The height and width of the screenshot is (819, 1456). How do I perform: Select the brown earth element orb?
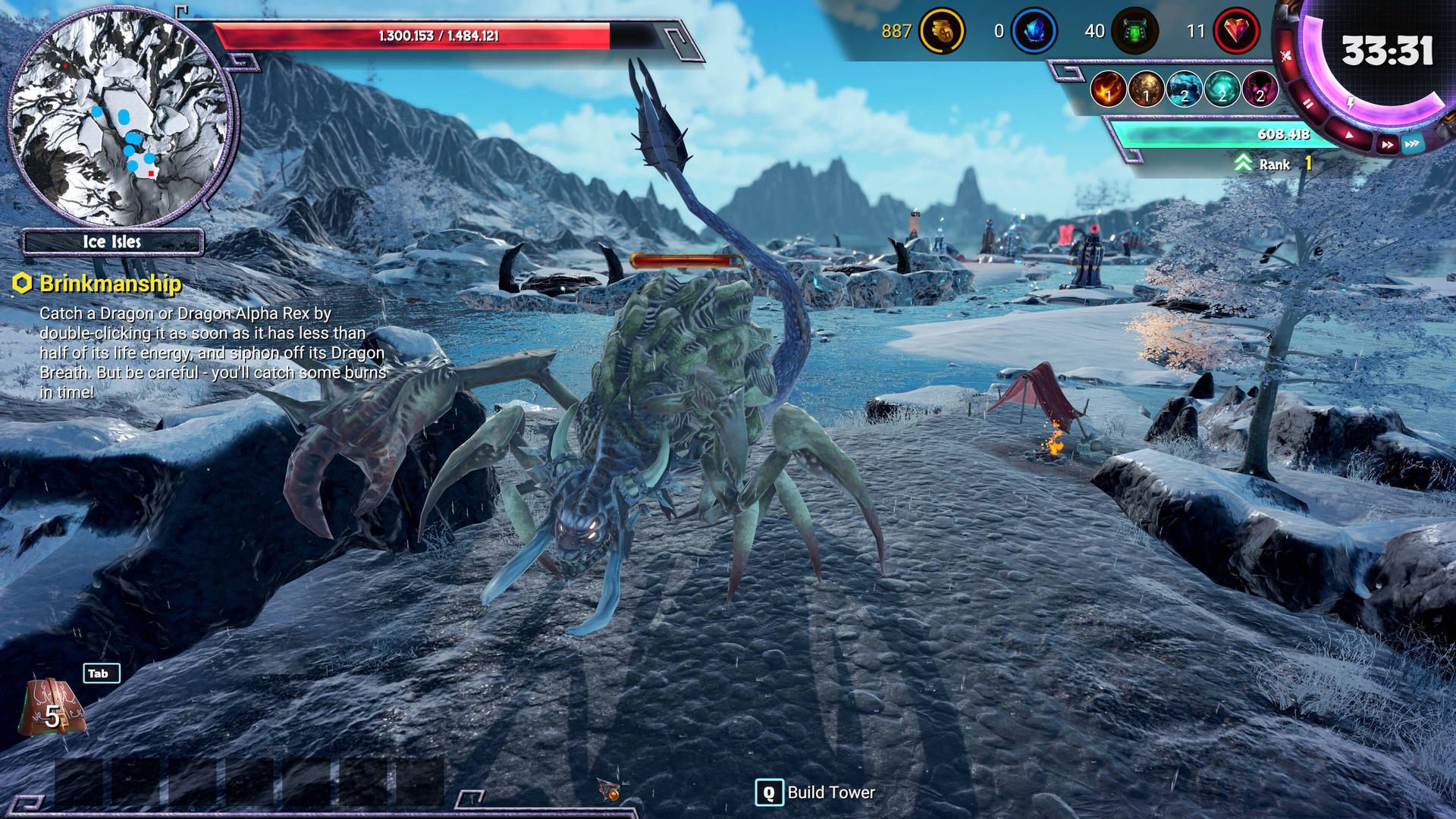pyautogui.click(x=1146, y=90)
